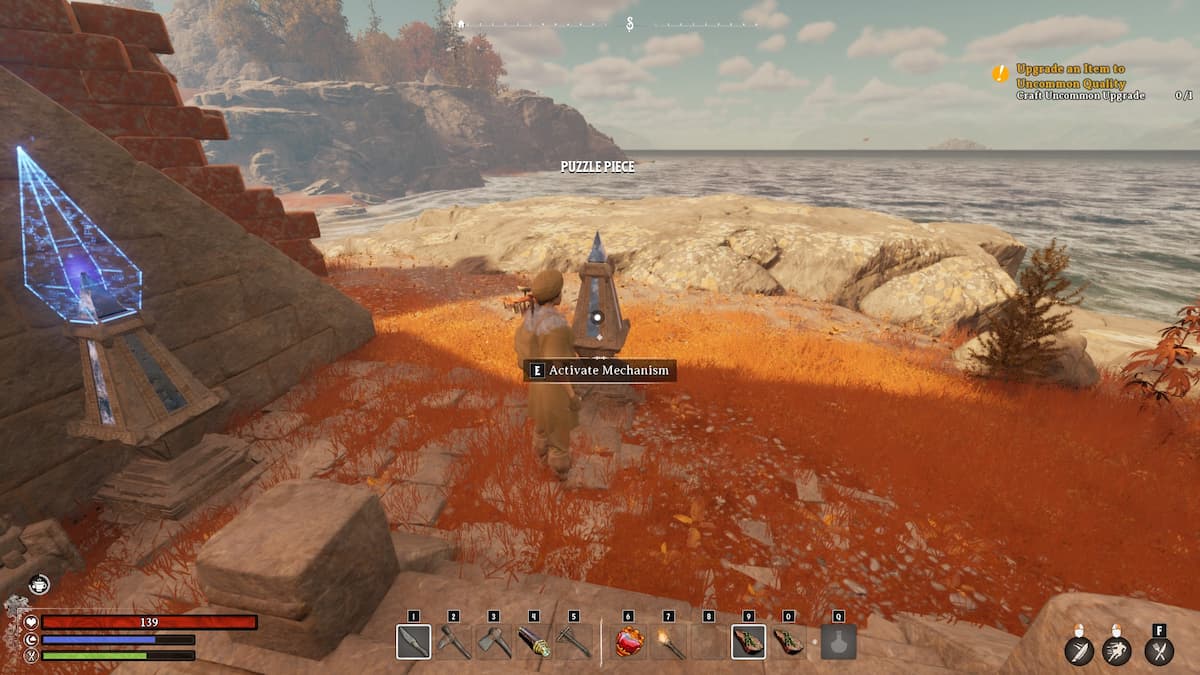Click the cooking pot buff icon
The height and width of the screenshot is (675, 1200).
pyautogui.click(x=39, y=585)
